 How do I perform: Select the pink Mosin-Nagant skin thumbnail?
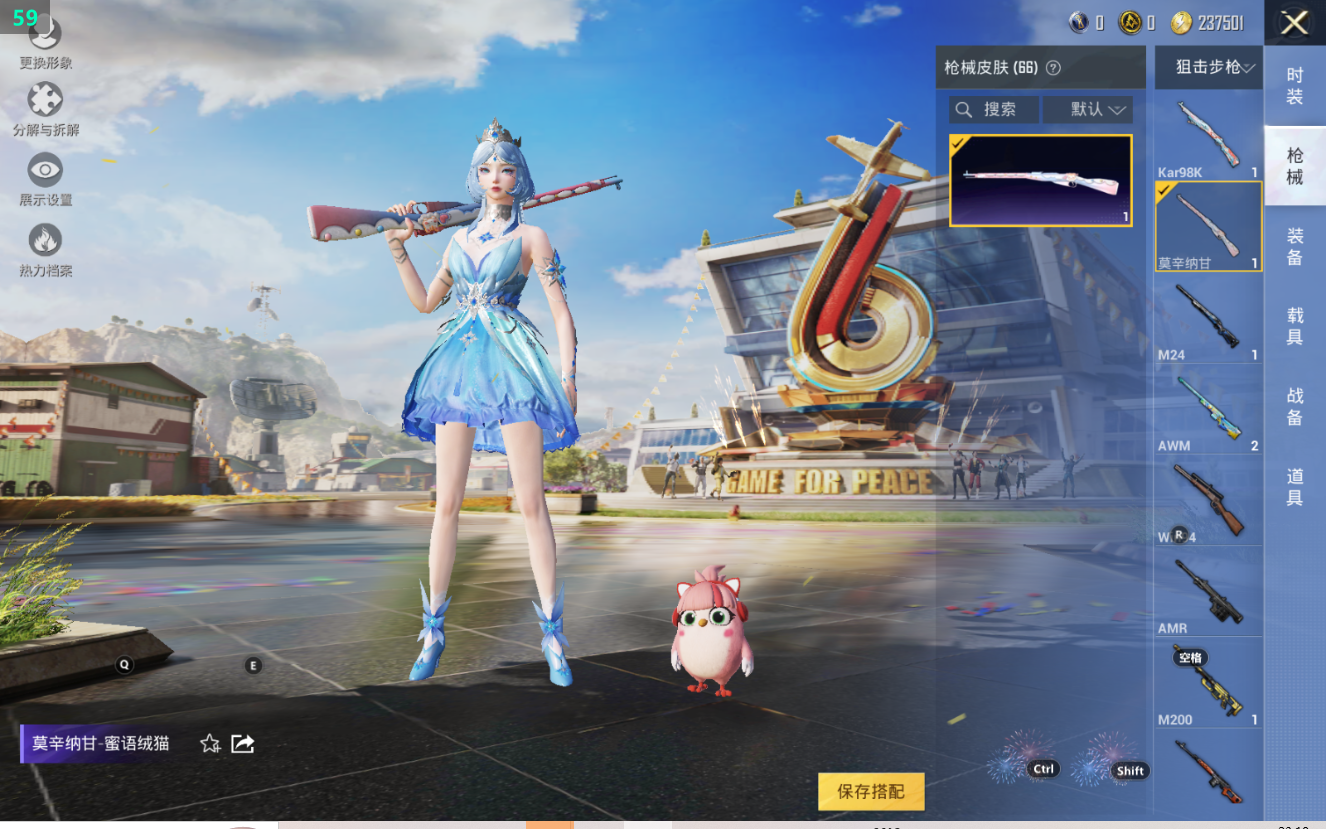[x=1040, y=180]
